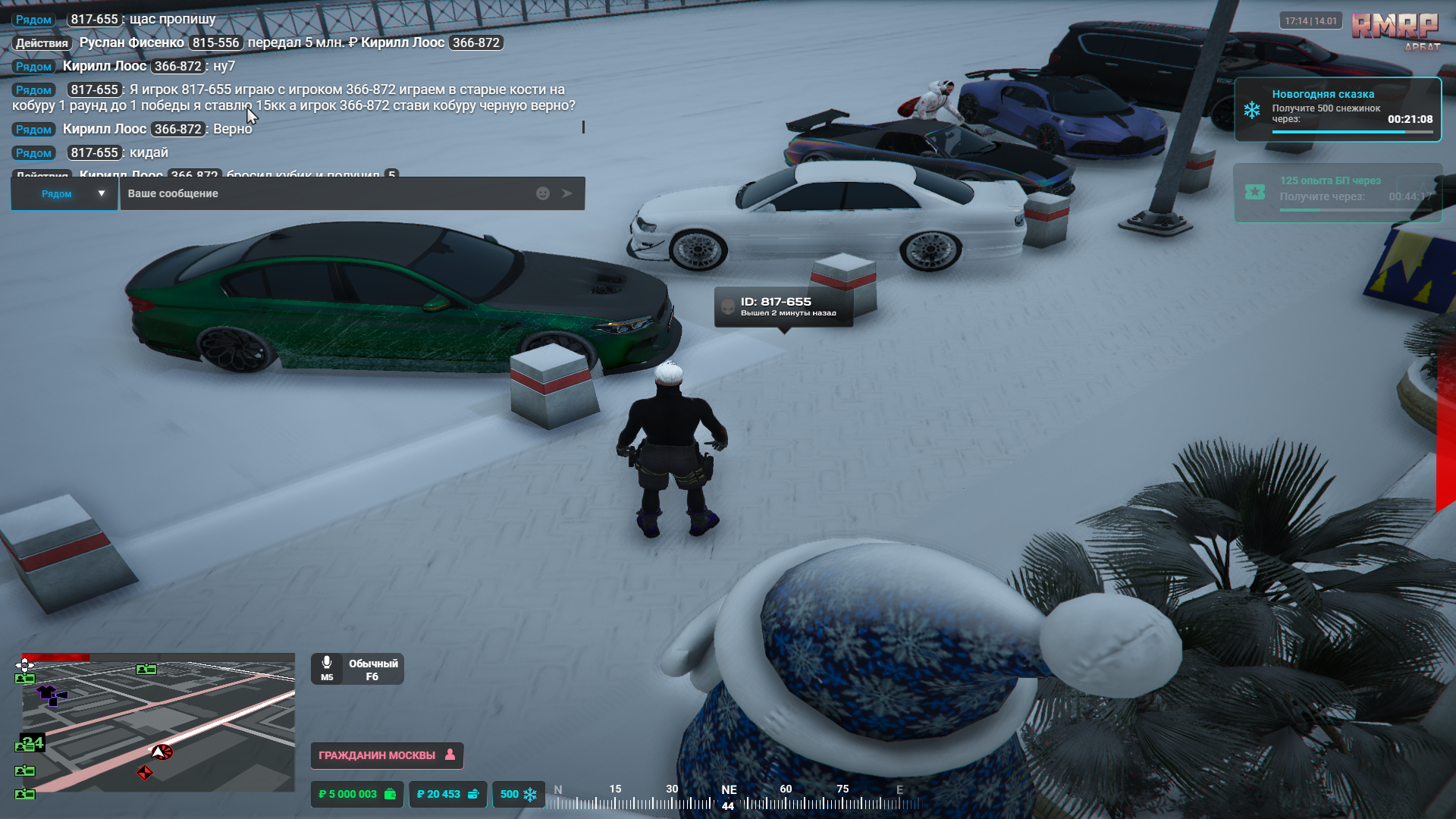Send the chat message with arrow button
This screenshot has width=1456, height=819.
point(567,193)
